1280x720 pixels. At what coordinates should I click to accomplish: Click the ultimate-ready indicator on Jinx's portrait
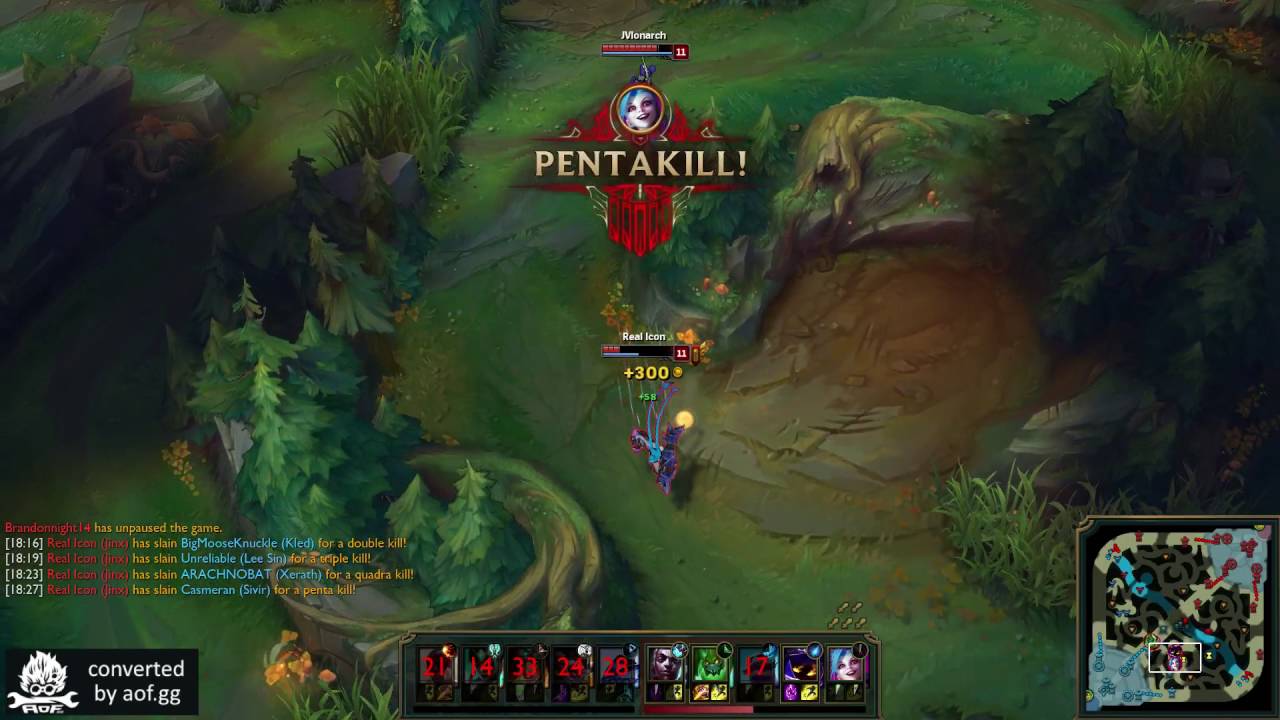click(861, 649)
